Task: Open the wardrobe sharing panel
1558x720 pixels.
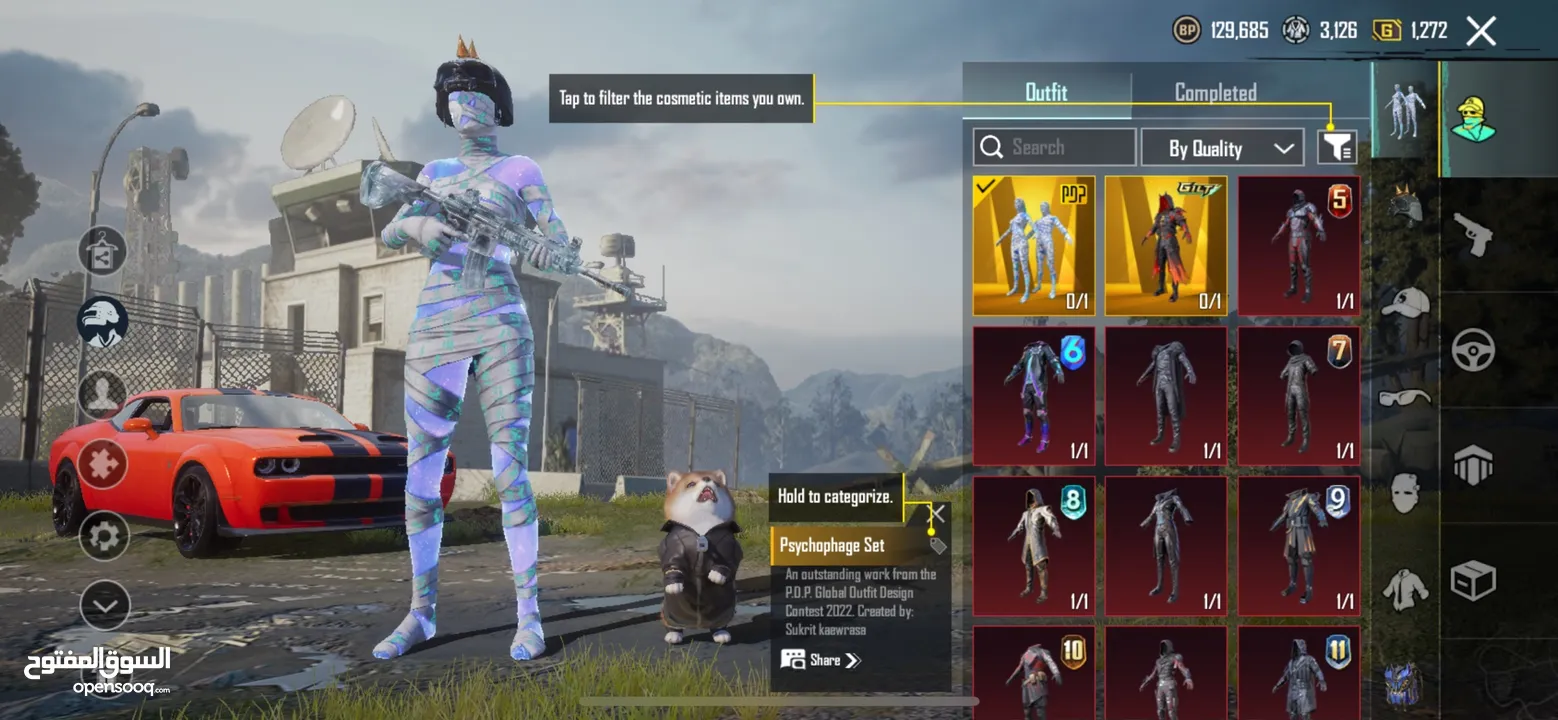Action: coord(101,249)
